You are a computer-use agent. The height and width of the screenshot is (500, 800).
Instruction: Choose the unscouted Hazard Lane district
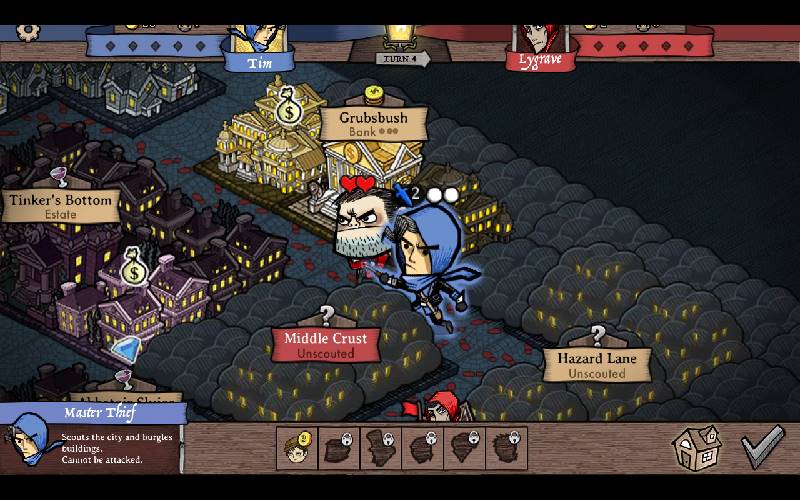point(596,364)
